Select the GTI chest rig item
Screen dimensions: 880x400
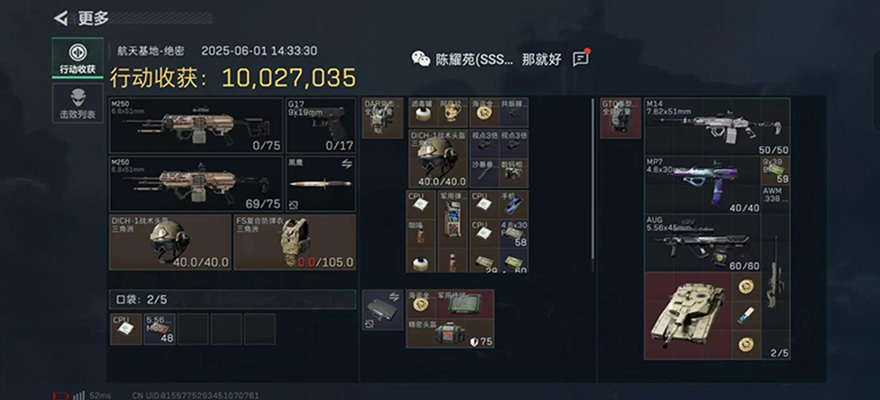tap(620, 118)
